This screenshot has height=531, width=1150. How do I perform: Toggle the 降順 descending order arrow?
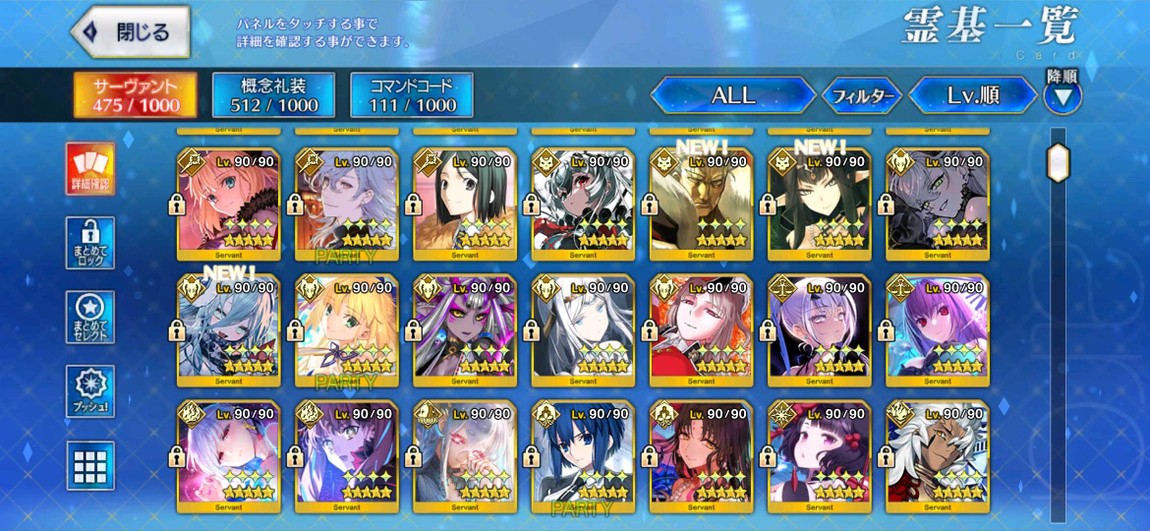click(1062, 95)
